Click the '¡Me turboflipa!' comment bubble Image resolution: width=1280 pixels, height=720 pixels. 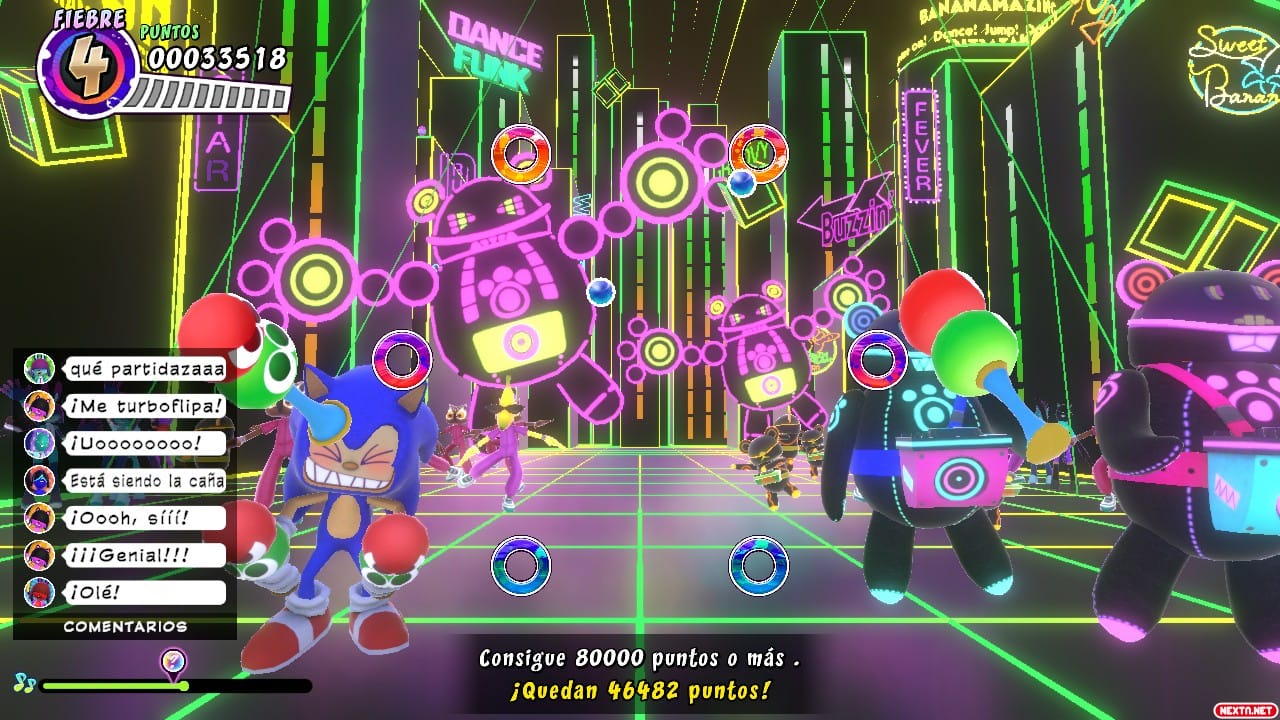tap(146, 406)
